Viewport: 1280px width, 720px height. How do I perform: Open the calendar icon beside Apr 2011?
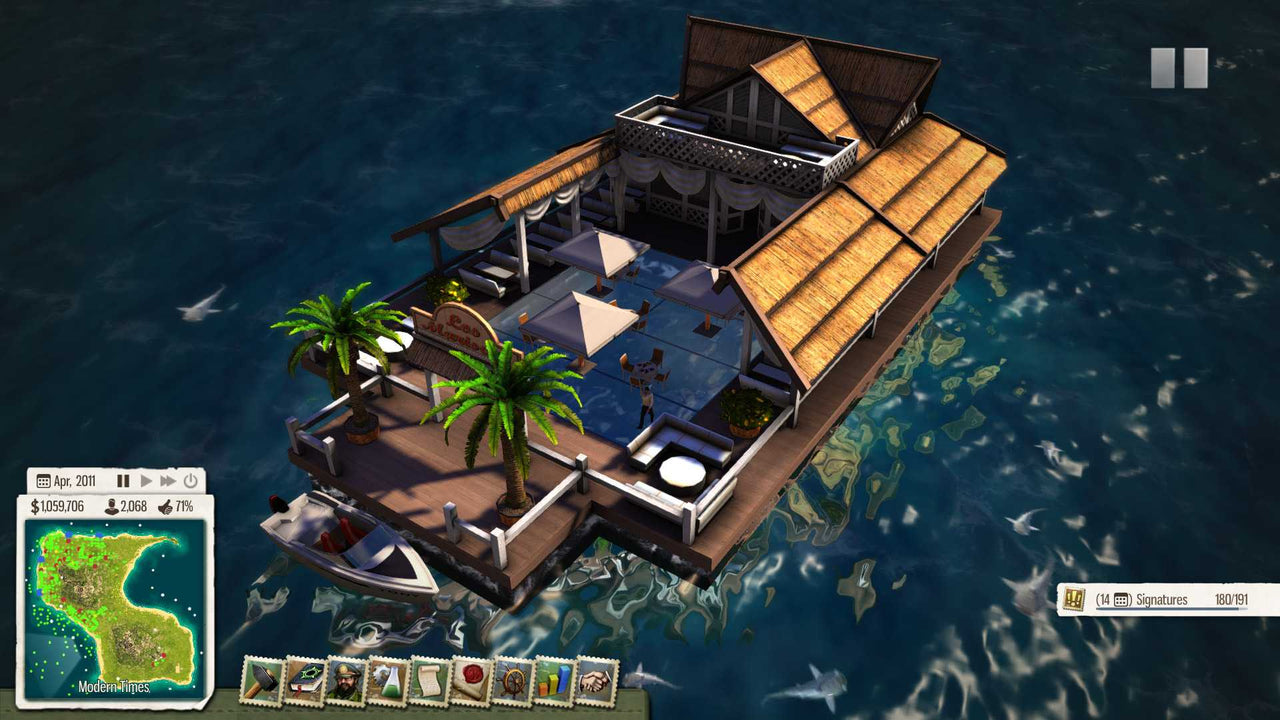pyautogui.click(x=42, y=480)
